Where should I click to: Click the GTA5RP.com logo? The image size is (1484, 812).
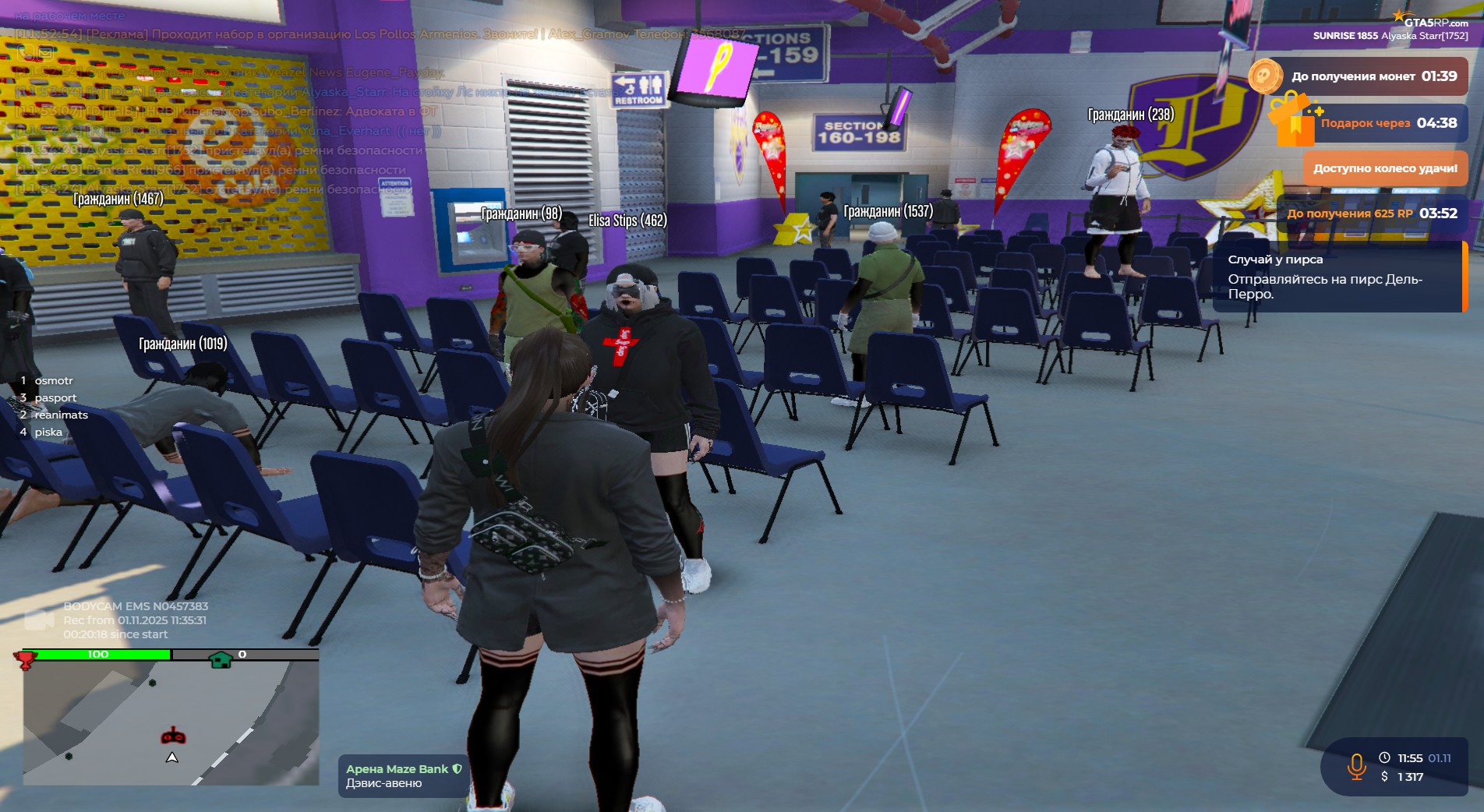[x=1433, y=21]
